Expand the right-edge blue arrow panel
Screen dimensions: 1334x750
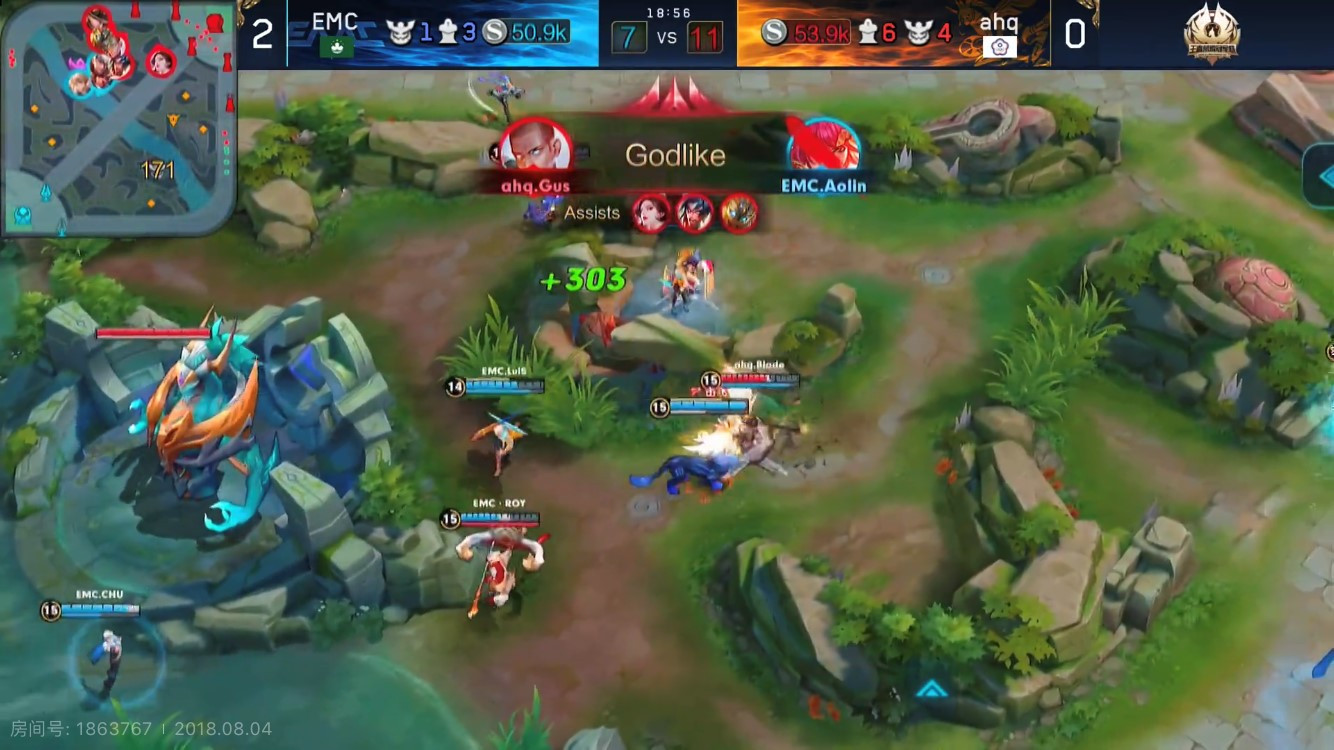(x=1319, y=174)
